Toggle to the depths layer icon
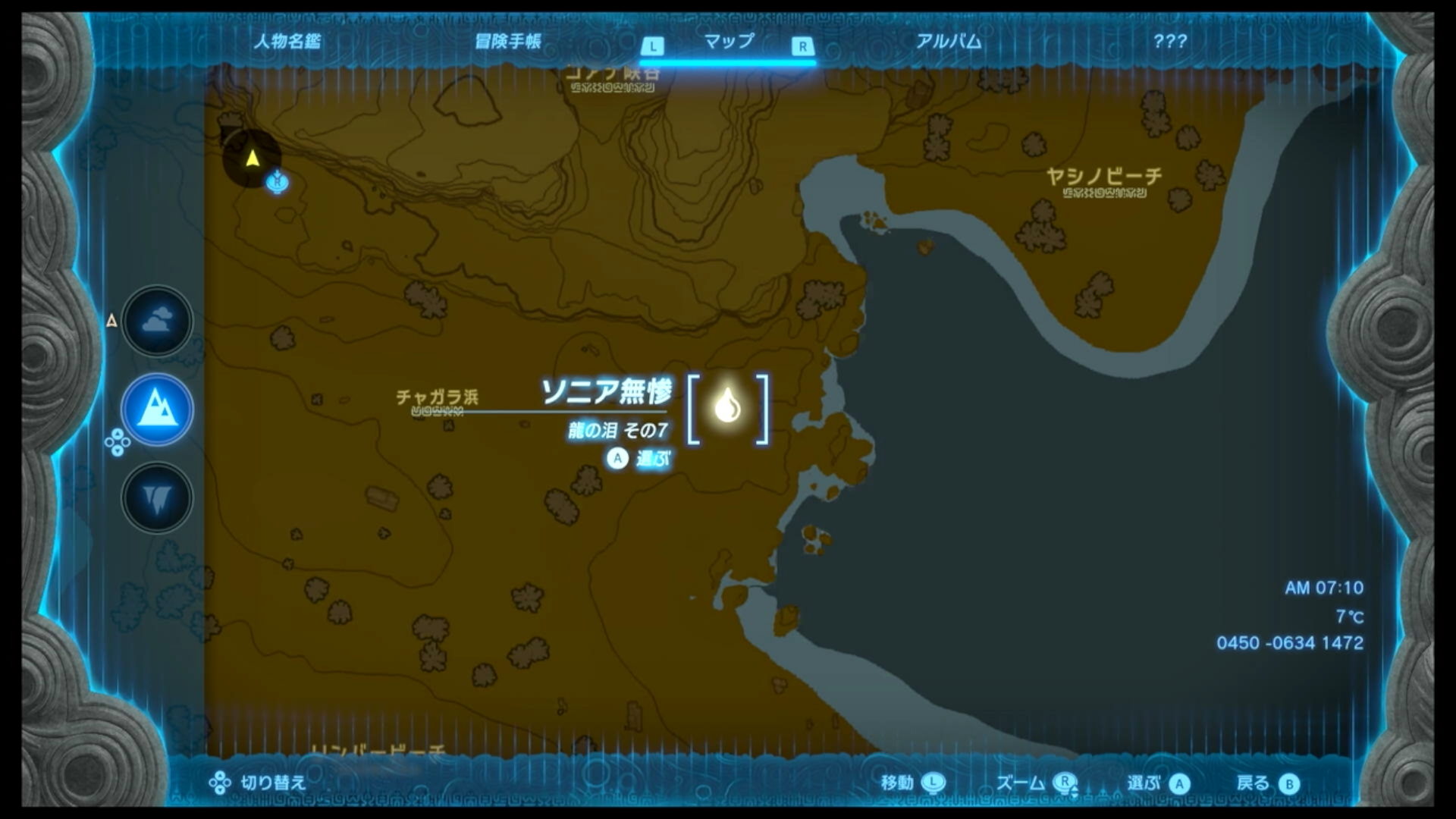Screen dimensions: 1456x819 pyautogui.click(x=157, y=498)
